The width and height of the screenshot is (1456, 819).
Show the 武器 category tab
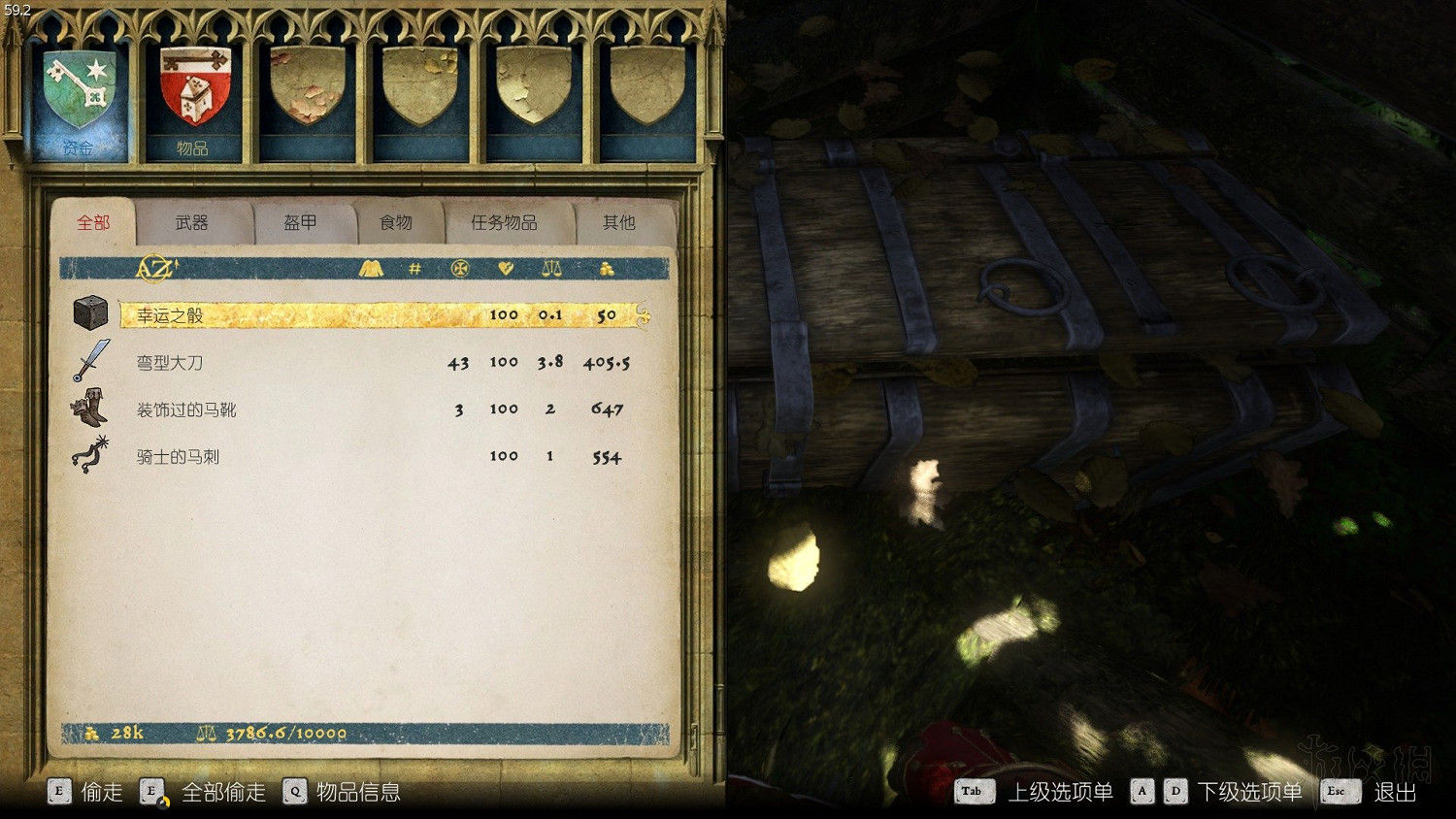pos(192,223)
